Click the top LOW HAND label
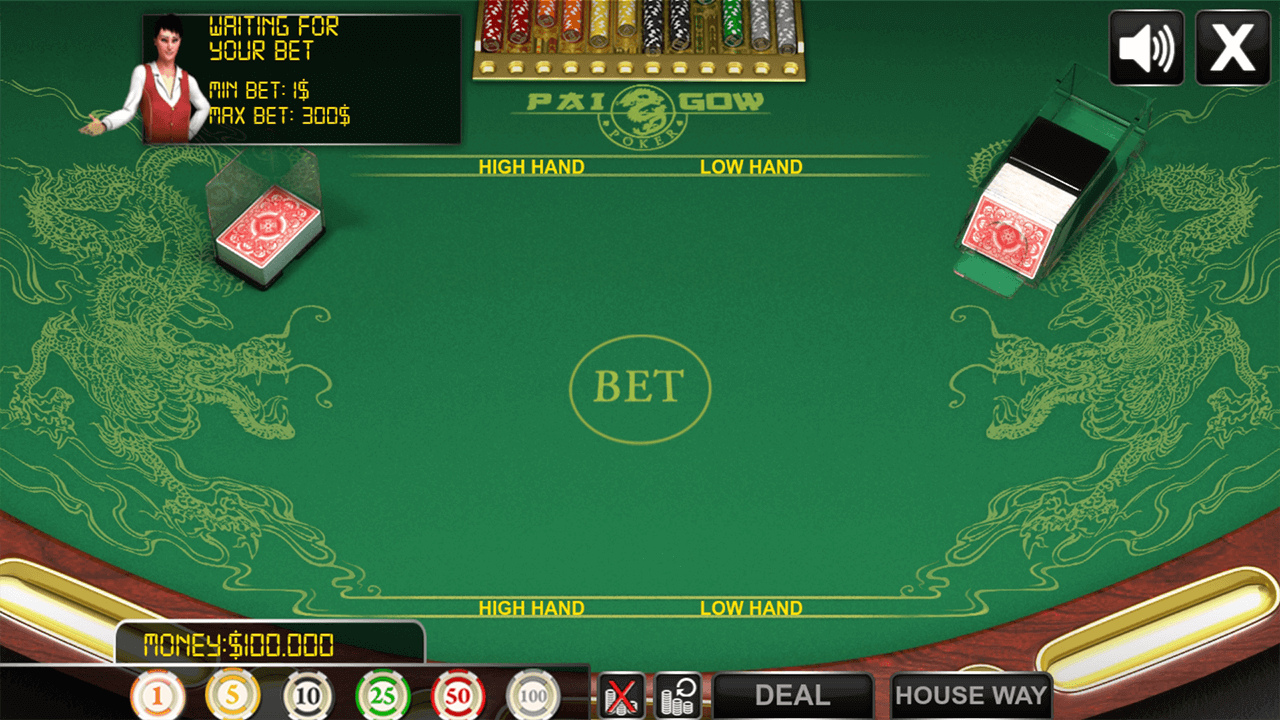This screenshot has height=720, width=1280. [x=751, y=167]
